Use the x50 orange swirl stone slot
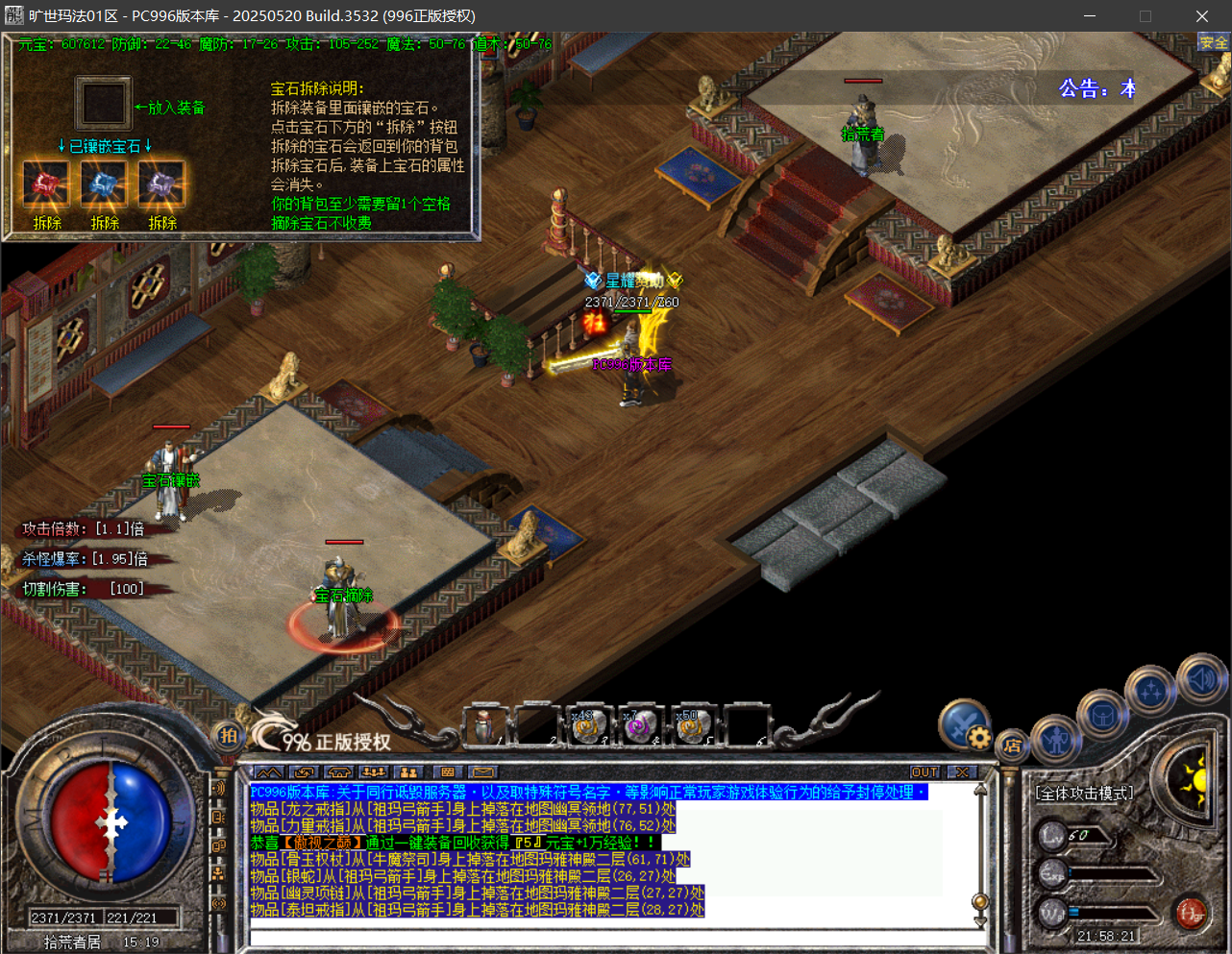Viewport: 1232px width, 954px height. pos(690,726)
